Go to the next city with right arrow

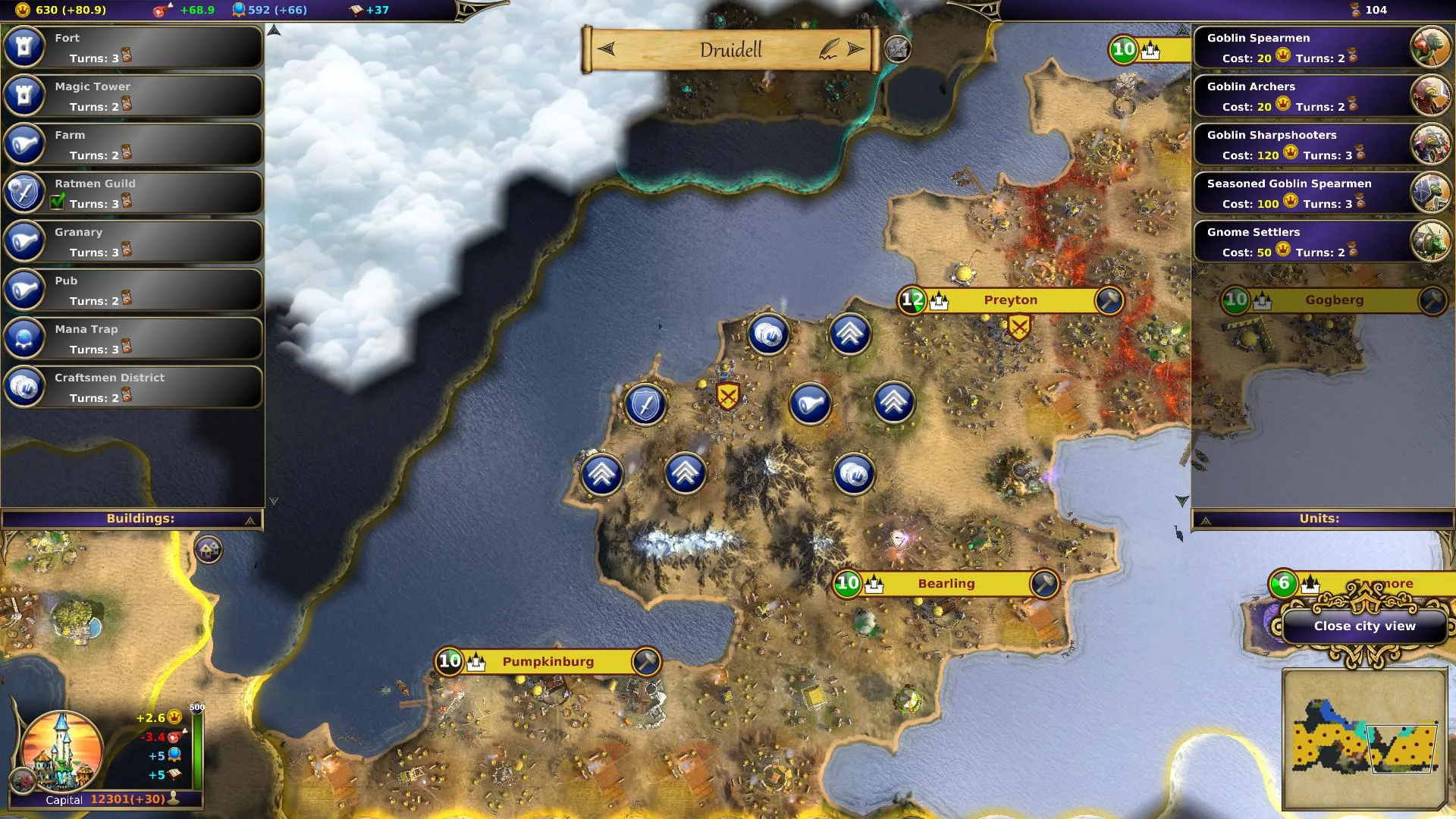[856, 49]
